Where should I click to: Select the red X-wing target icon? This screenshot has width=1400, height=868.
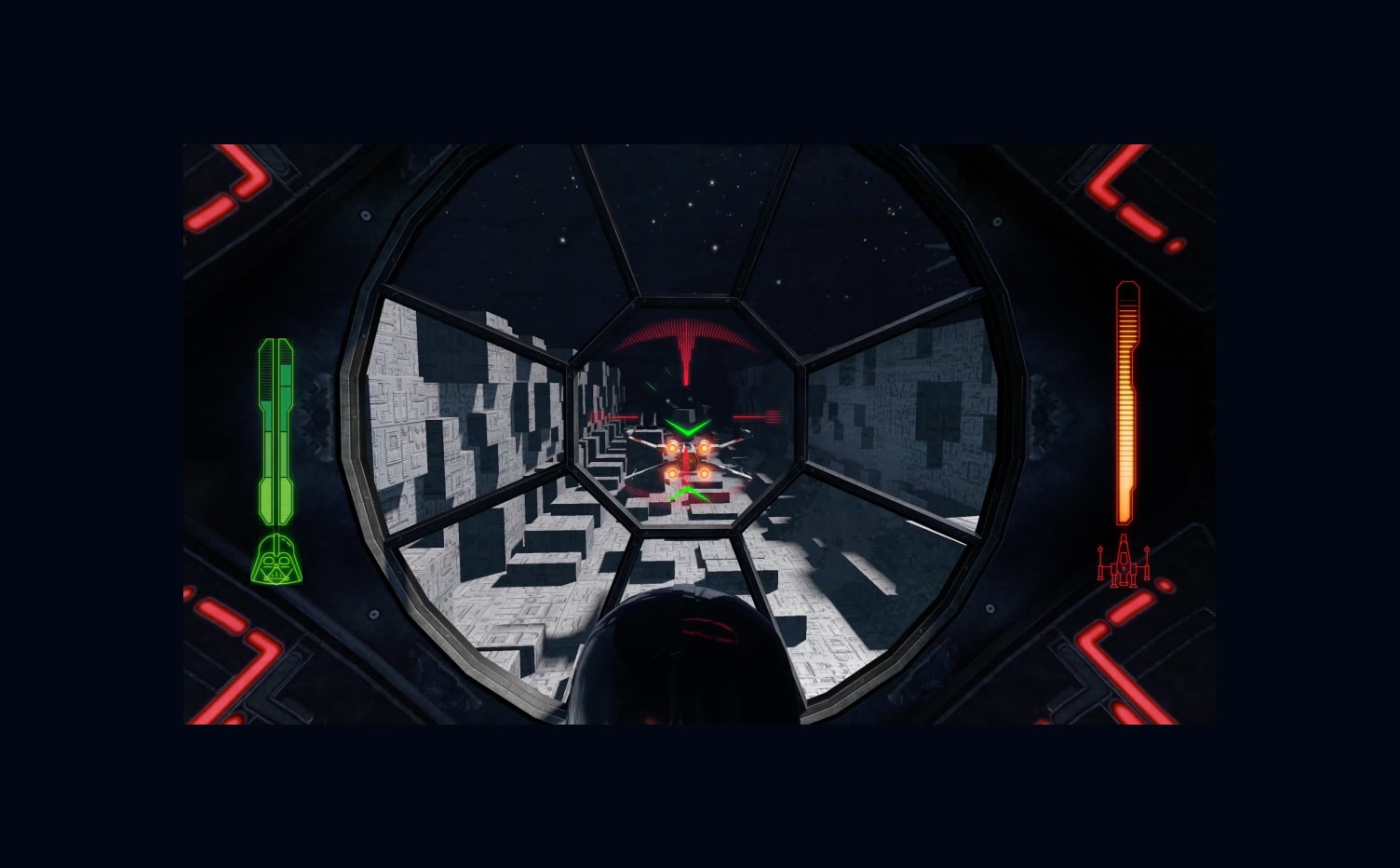click(x=1124, y=561)
